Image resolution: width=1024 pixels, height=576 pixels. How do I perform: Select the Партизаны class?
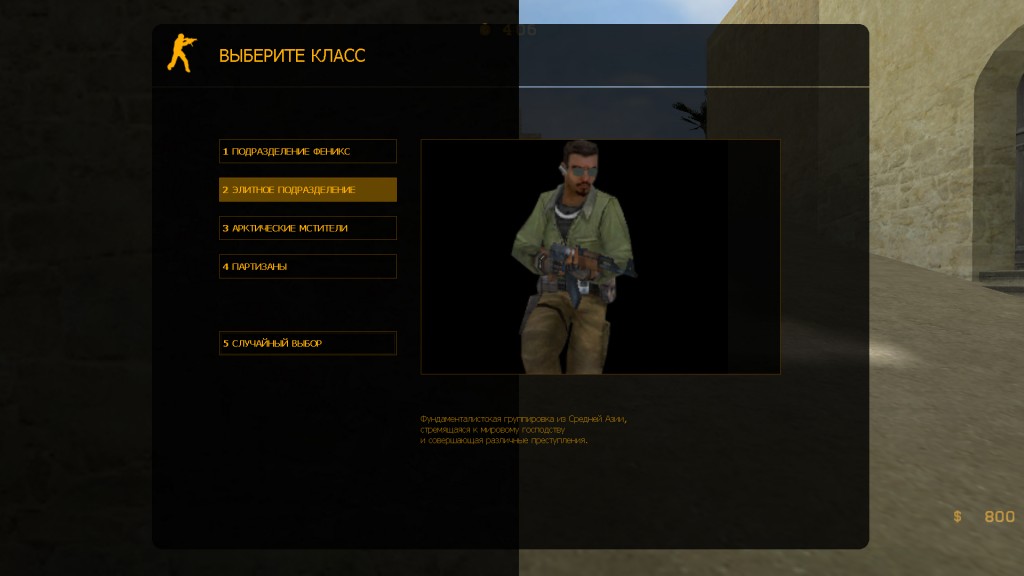[308, 267]
